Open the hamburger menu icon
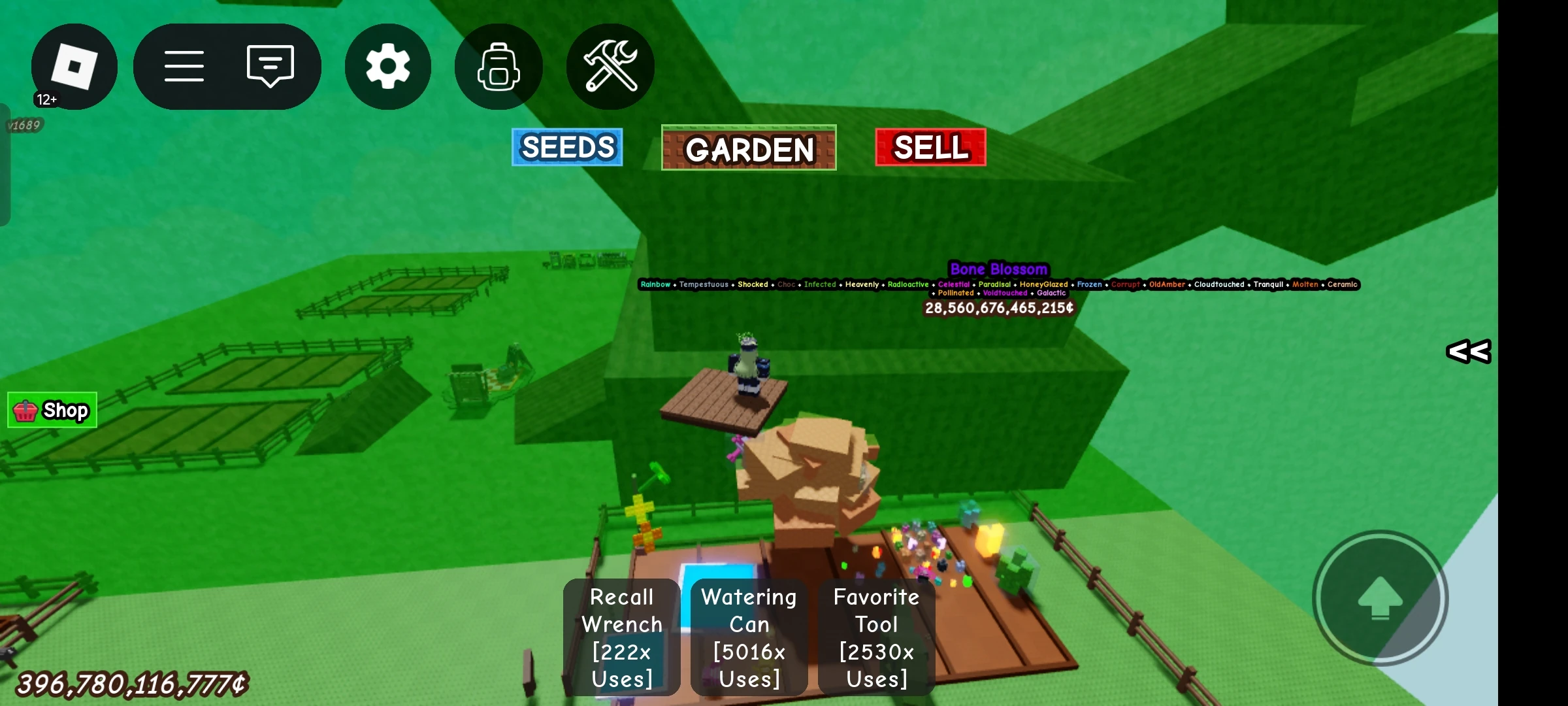The image size is (1568, 706). point(185,66)
